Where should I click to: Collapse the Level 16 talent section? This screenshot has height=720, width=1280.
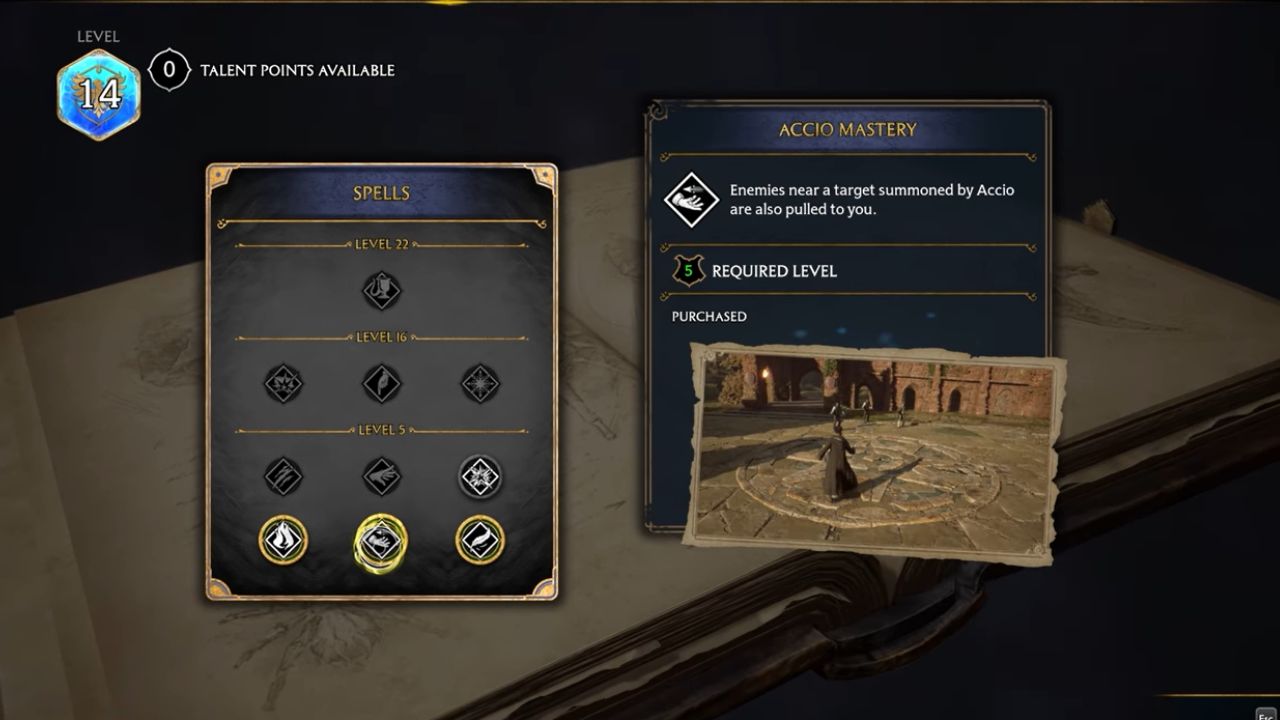[382, 336]
